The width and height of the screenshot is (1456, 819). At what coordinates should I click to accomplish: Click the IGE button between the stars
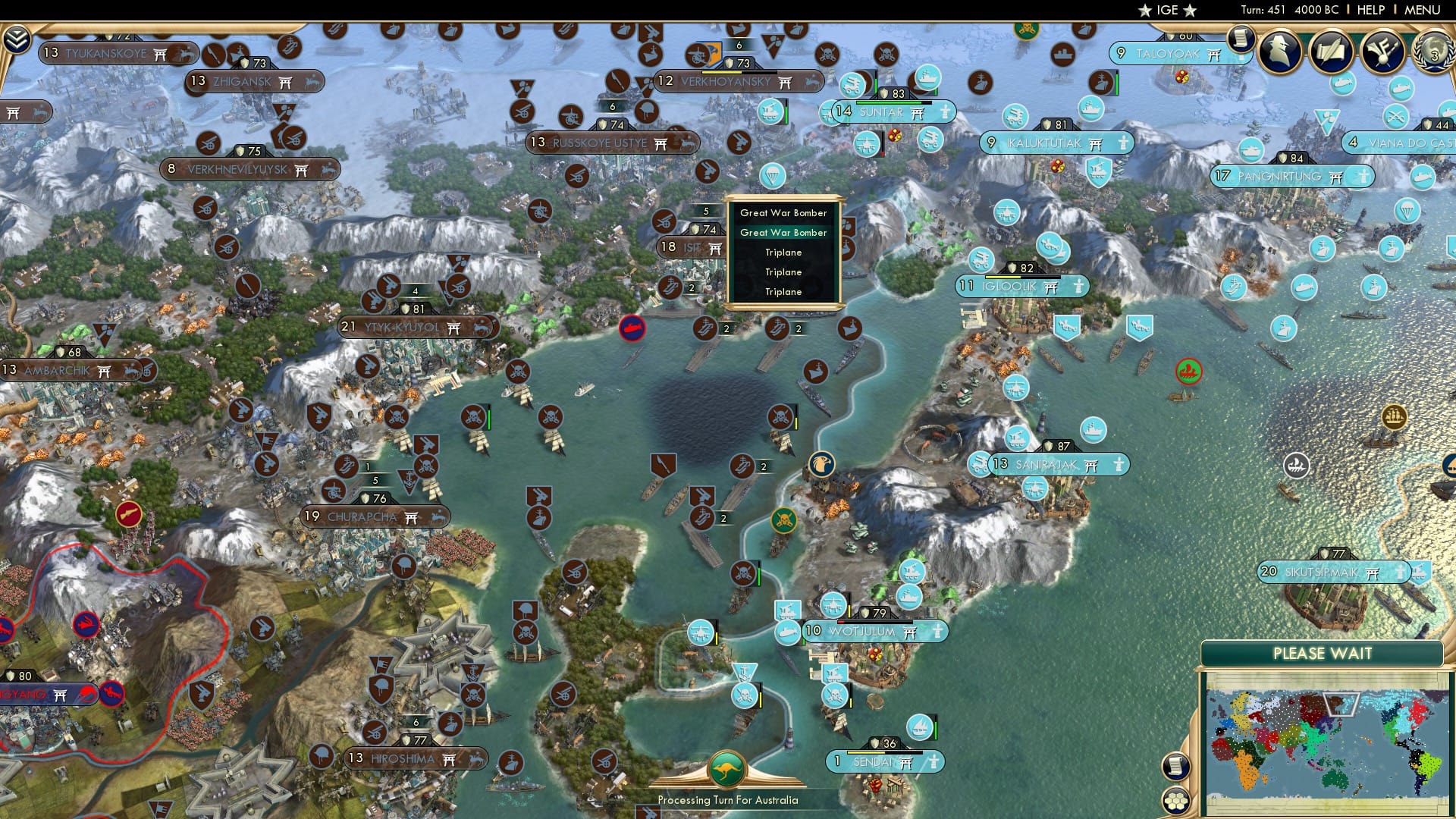tap(1168, 11)
